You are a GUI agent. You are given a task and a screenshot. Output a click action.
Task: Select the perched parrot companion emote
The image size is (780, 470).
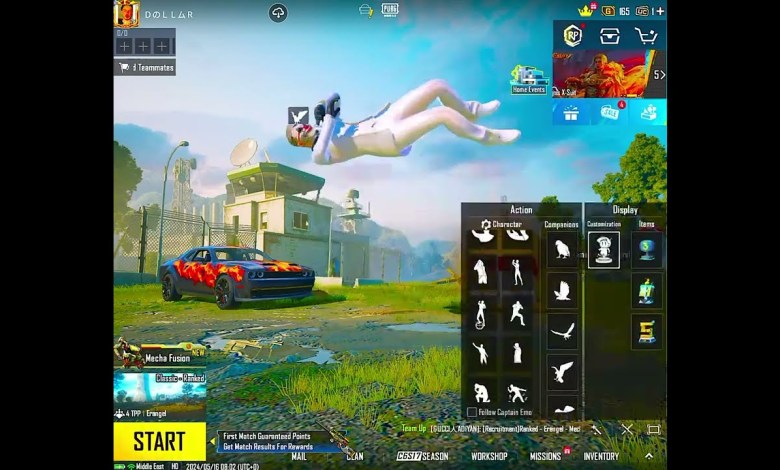[561, 250]
